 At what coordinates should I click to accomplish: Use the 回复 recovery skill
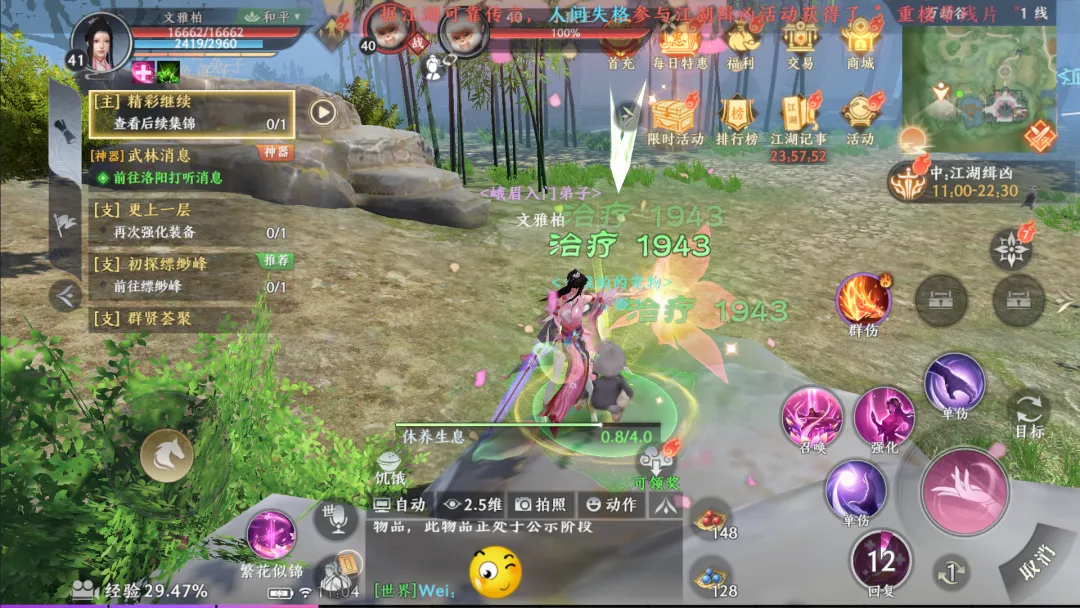(881, 561)
